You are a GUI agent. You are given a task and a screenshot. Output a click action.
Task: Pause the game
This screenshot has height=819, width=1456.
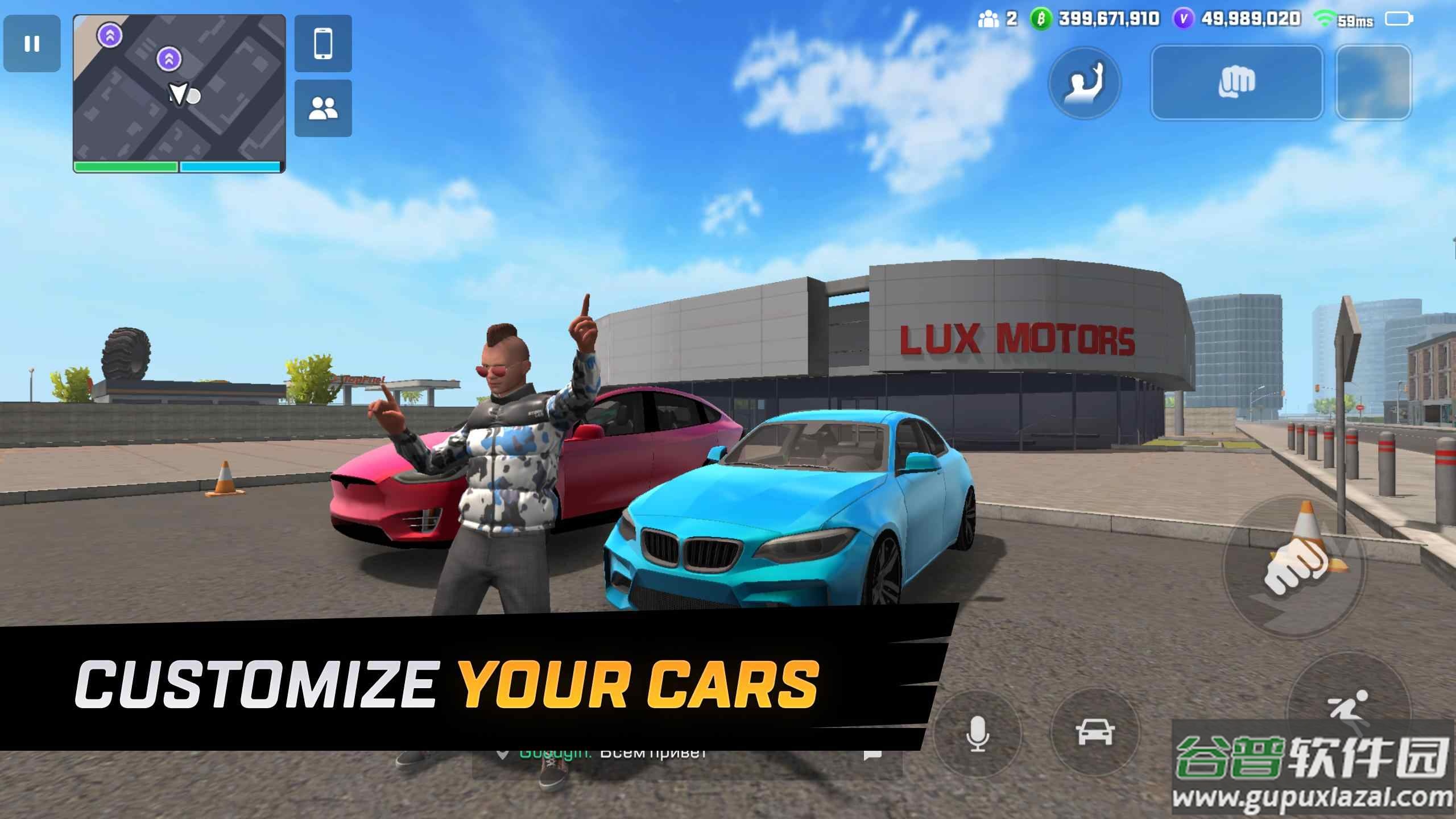32,44
